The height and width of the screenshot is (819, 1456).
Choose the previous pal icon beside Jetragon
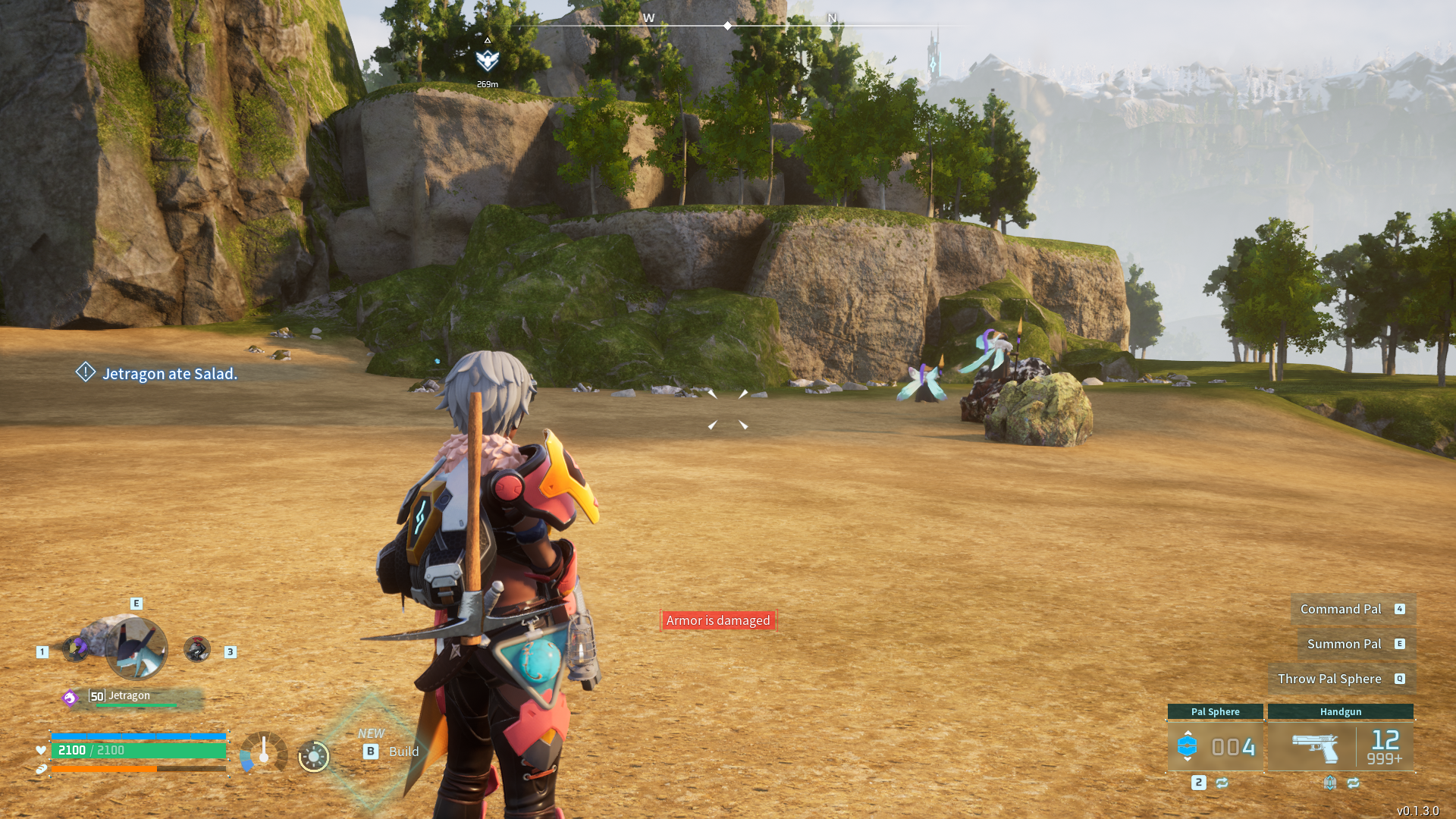click(76, 648)
